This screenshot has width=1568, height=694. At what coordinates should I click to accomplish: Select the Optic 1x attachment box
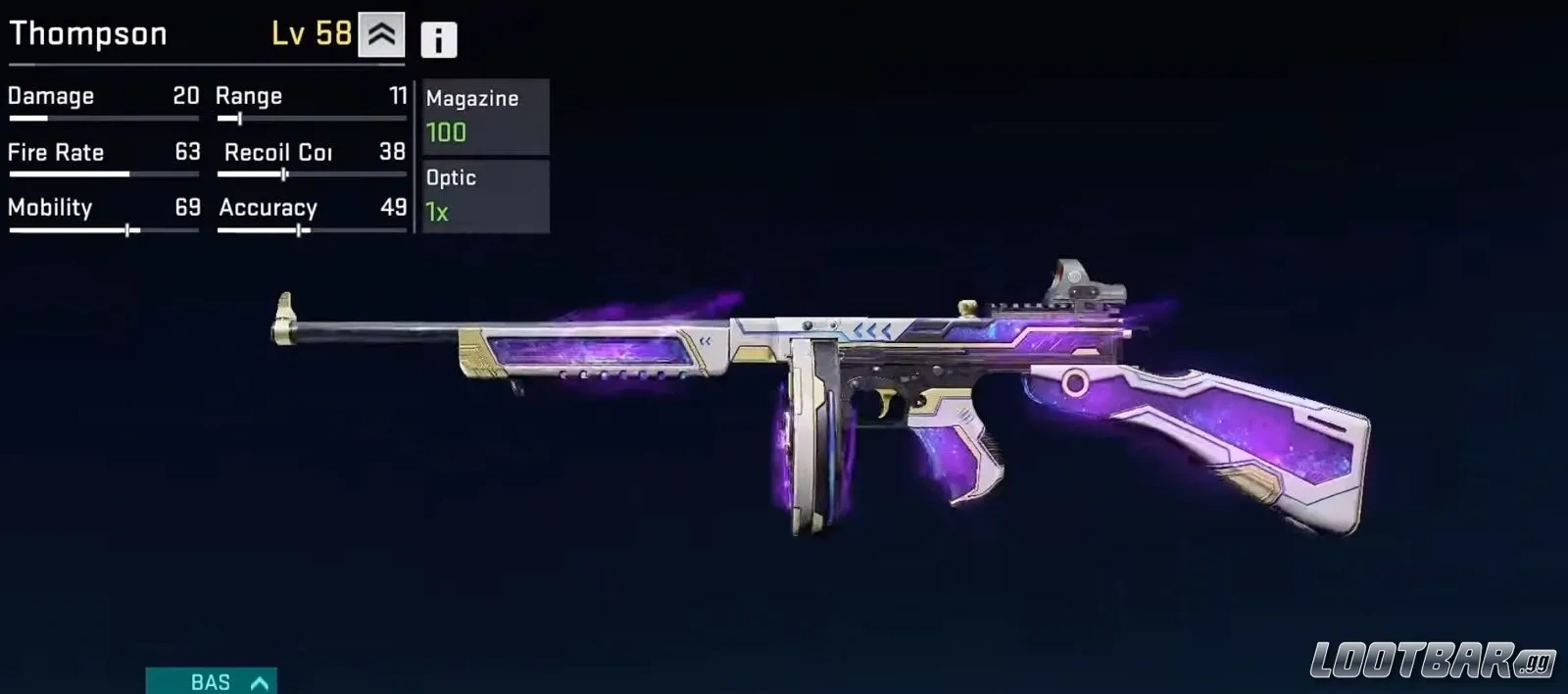pos(485,196)
